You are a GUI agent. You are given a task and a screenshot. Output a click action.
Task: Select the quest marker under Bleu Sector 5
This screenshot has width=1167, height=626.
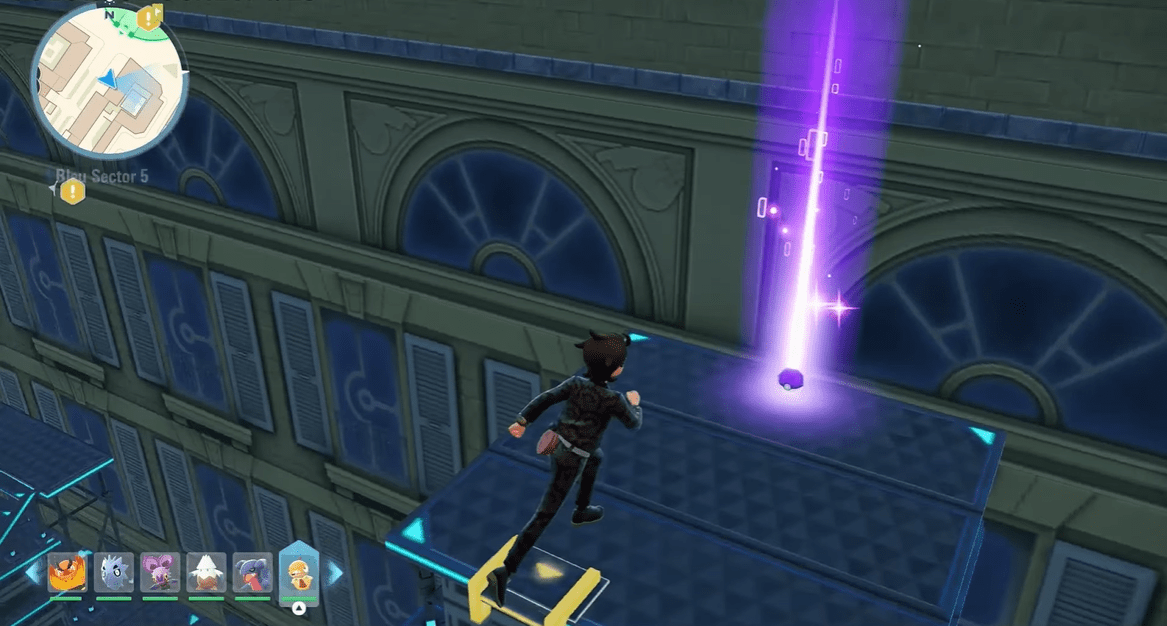click(72, 192)
